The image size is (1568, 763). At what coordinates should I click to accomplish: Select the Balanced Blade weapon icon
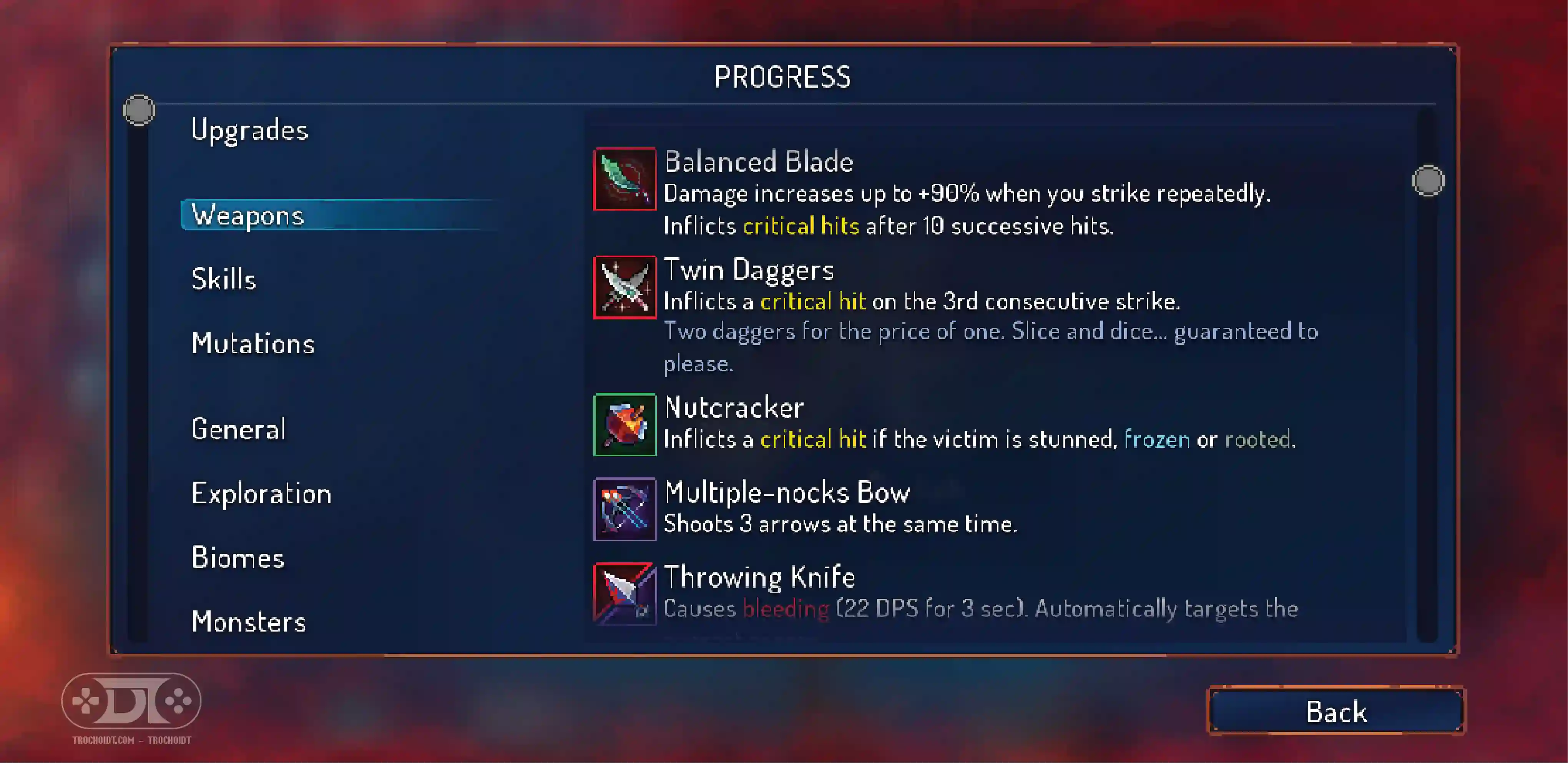(x=625, y=178)
